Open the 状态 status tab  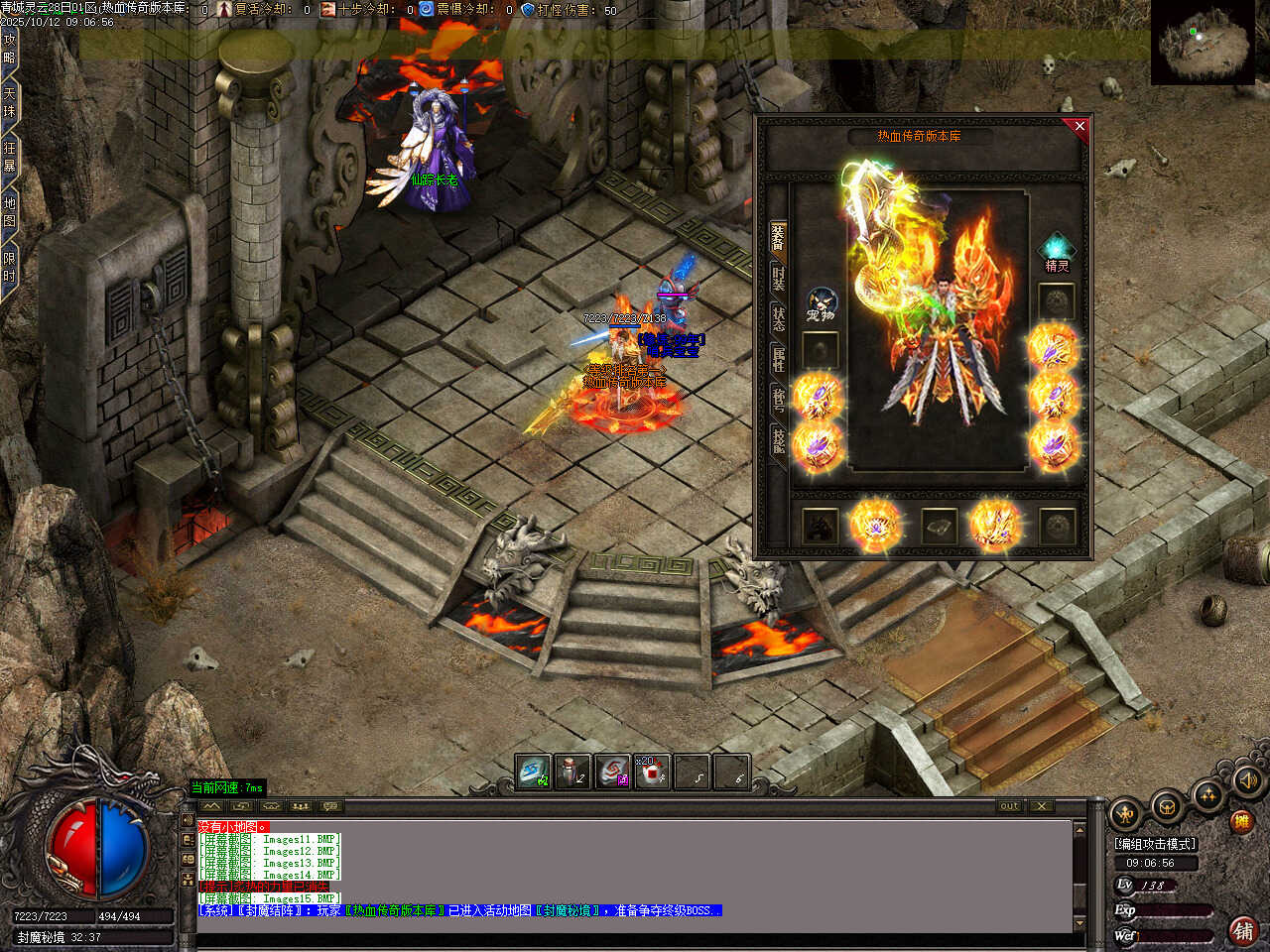pos(779,317)
